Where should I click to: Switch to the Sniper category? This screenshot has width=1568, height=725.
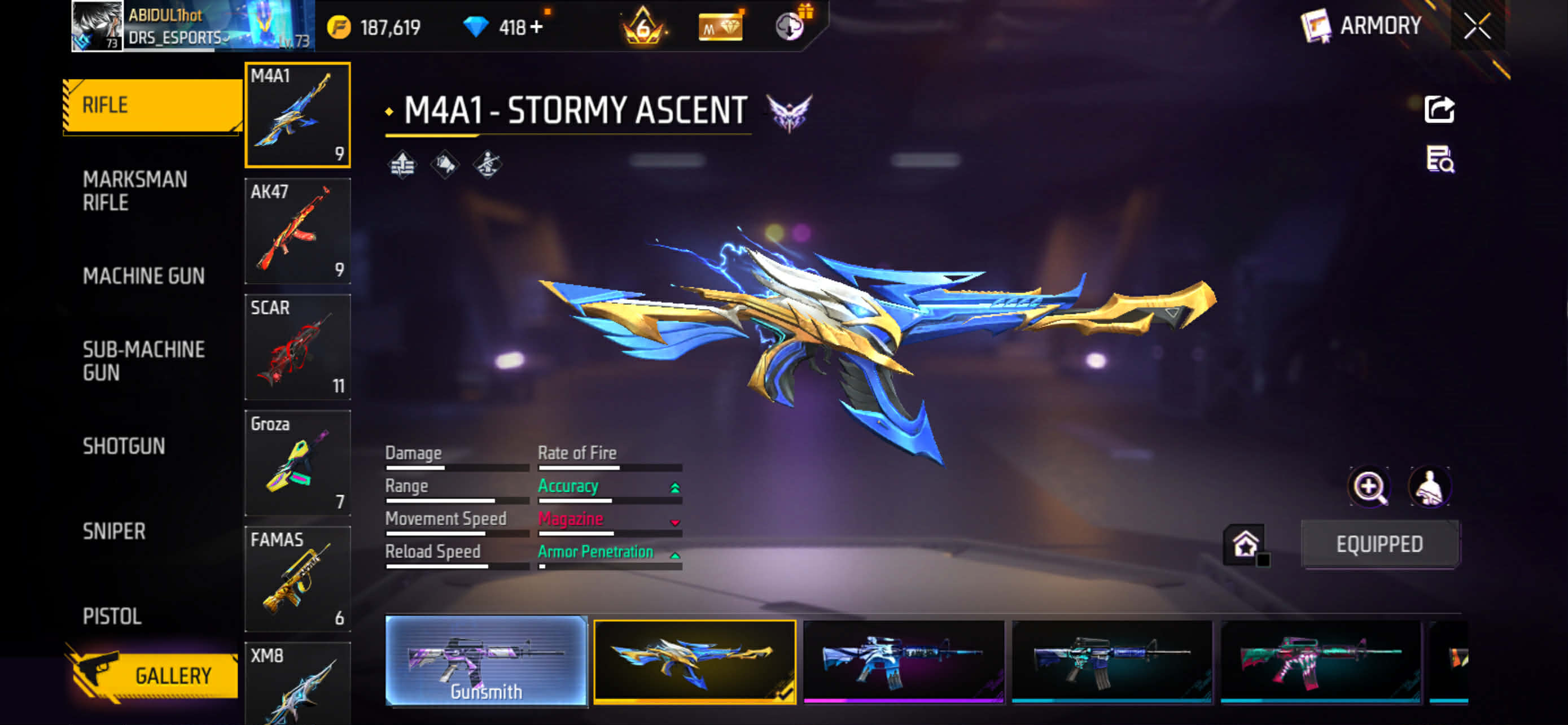(115, 531)
